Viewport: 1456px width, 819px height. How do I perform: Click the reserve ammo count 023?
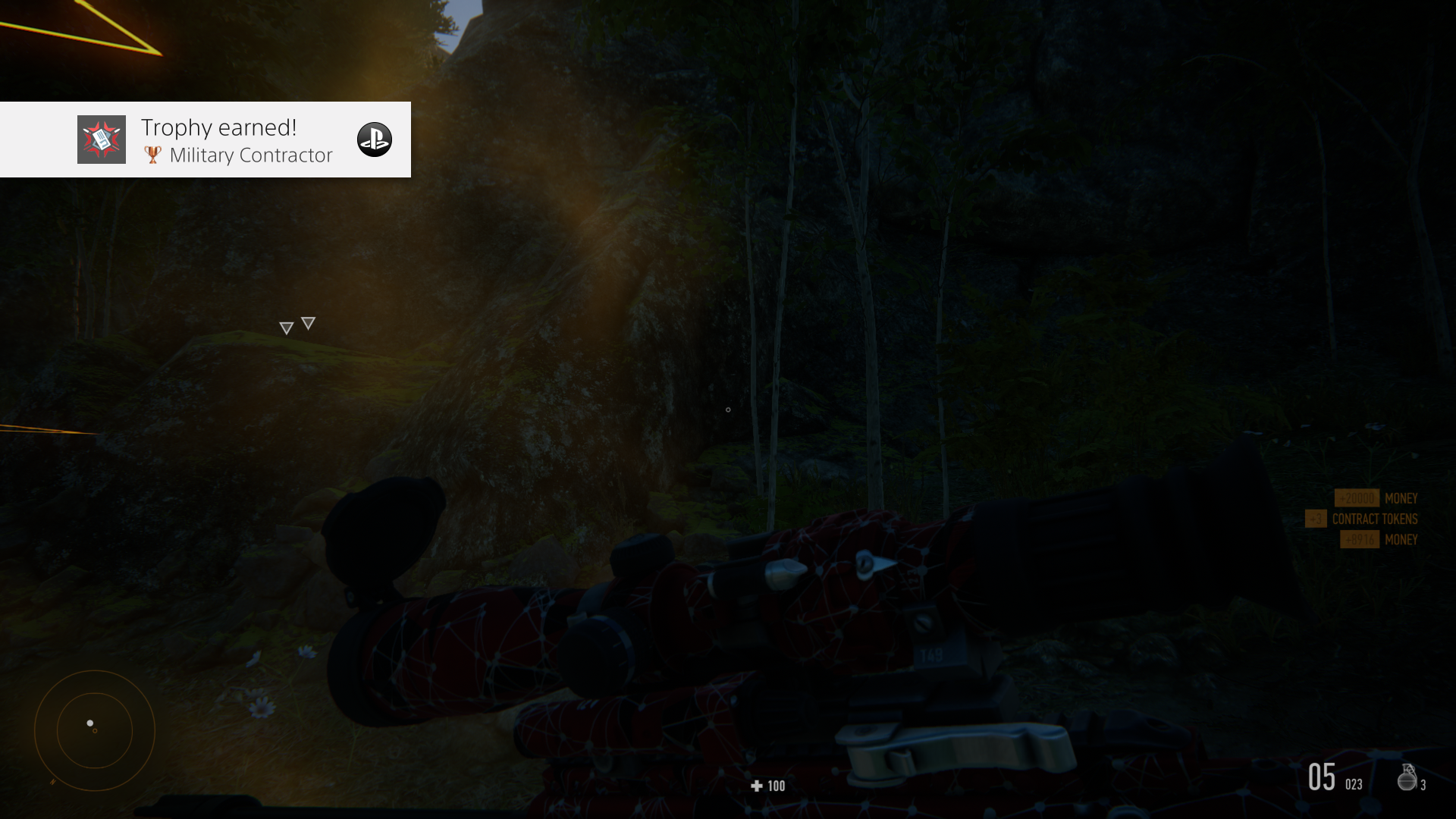pos(1353,782)
